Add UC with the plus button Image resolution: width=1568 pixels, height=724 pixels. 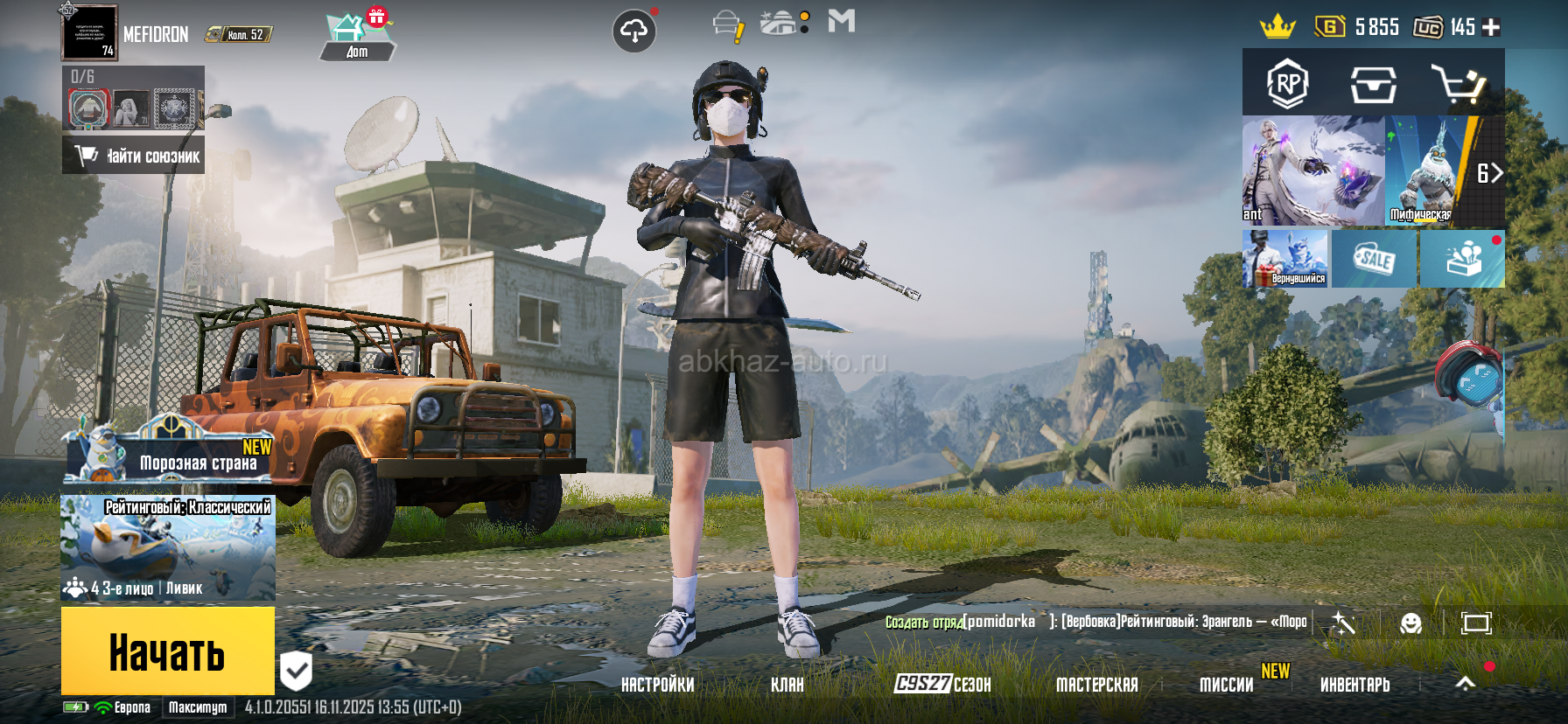pyautogui.click(x=1492, y=27)
